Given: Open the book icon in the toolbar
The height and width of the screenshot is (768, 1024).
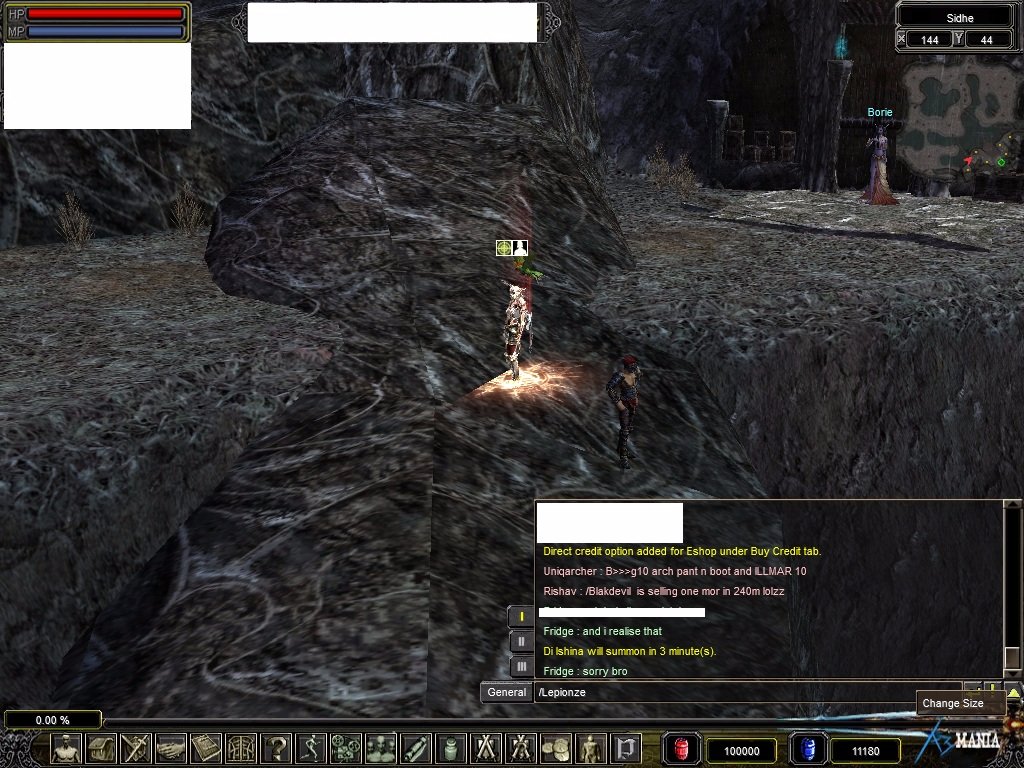Looking at the screenshot, I should (x=206, y=748).
